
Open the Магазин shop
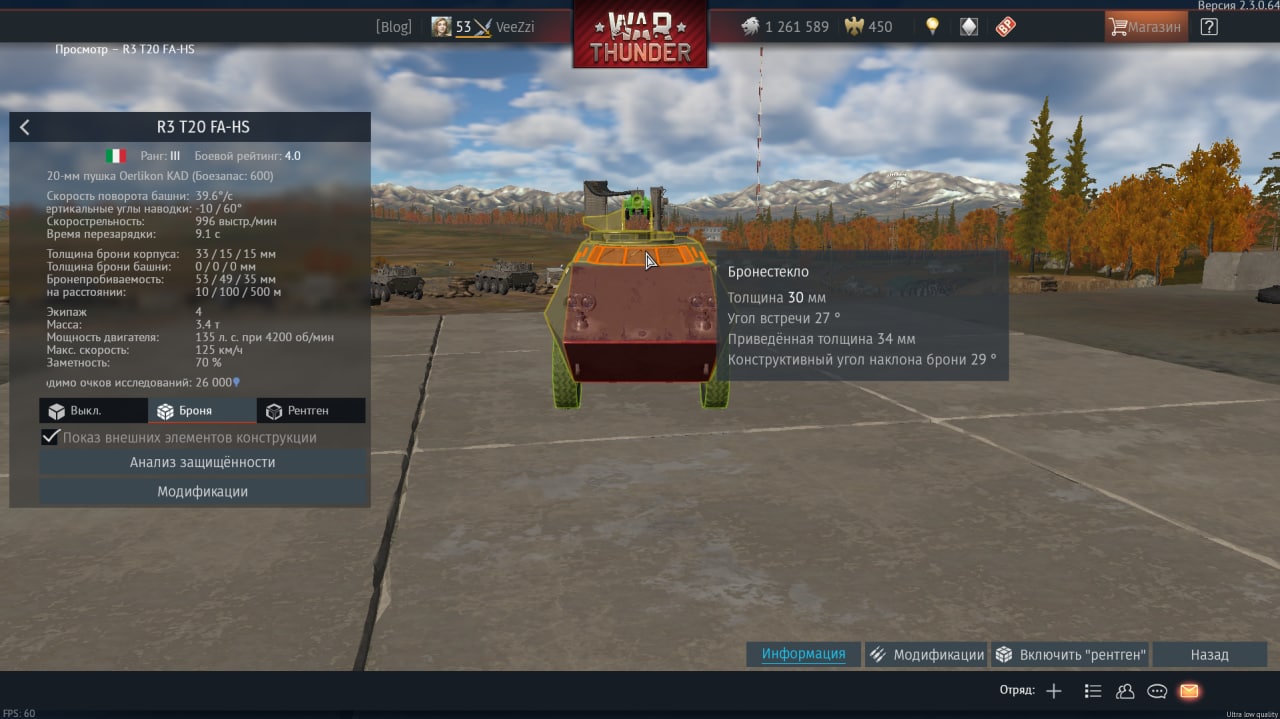pyautogui.click(x=1146, y=27)
